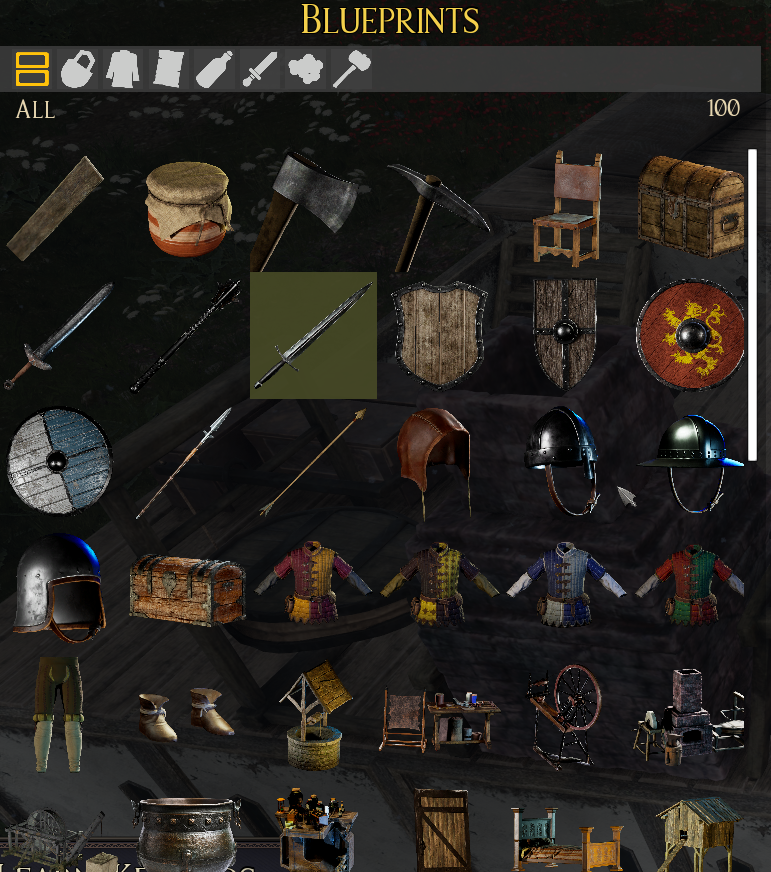
Task: Choose the cloth-covered clay jar blueprint
Action: click(188, 208)
